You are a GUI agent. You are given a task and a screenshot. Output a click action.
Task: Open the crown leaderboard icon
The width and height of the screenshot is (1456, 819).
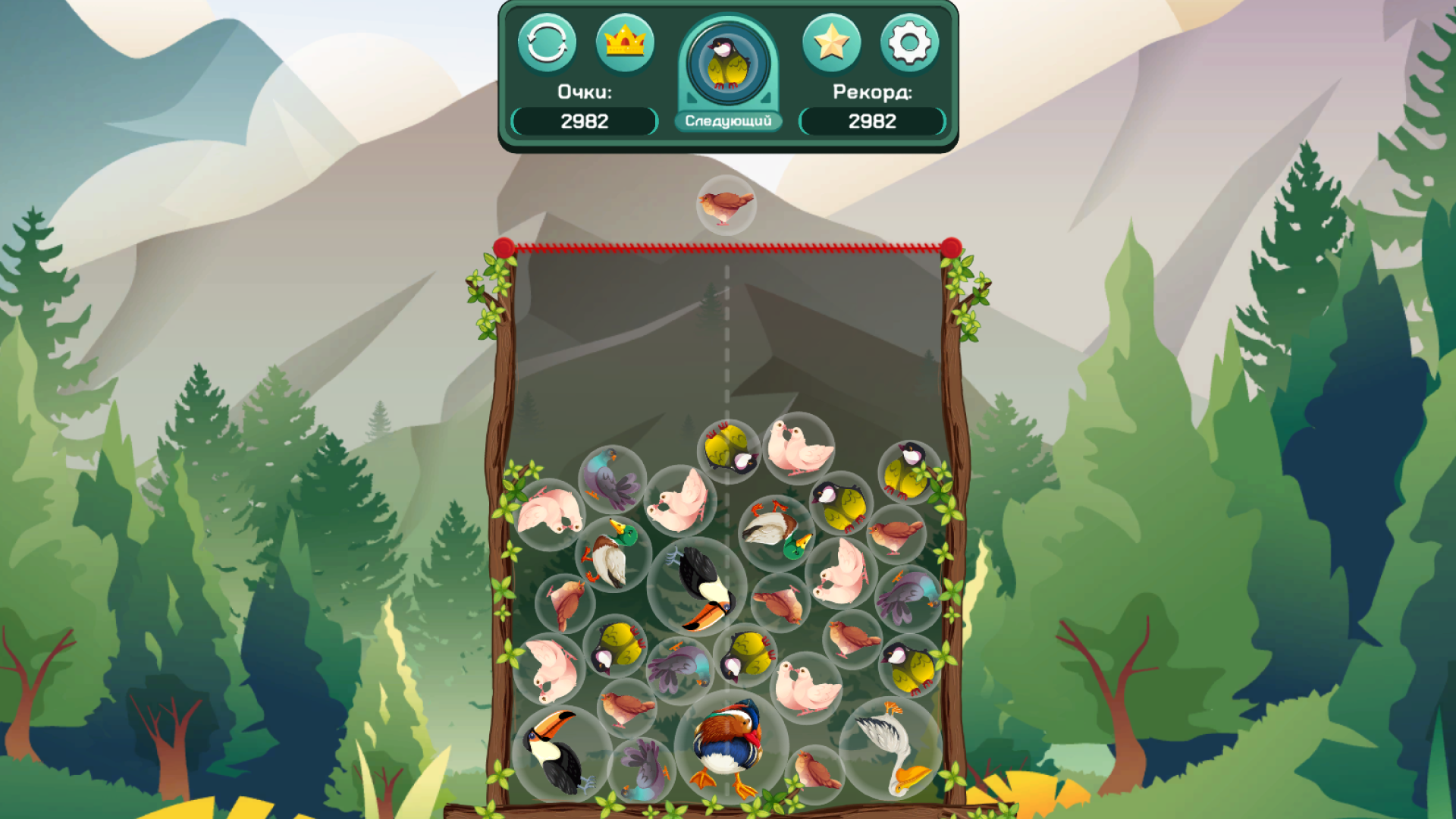point(624,43)
